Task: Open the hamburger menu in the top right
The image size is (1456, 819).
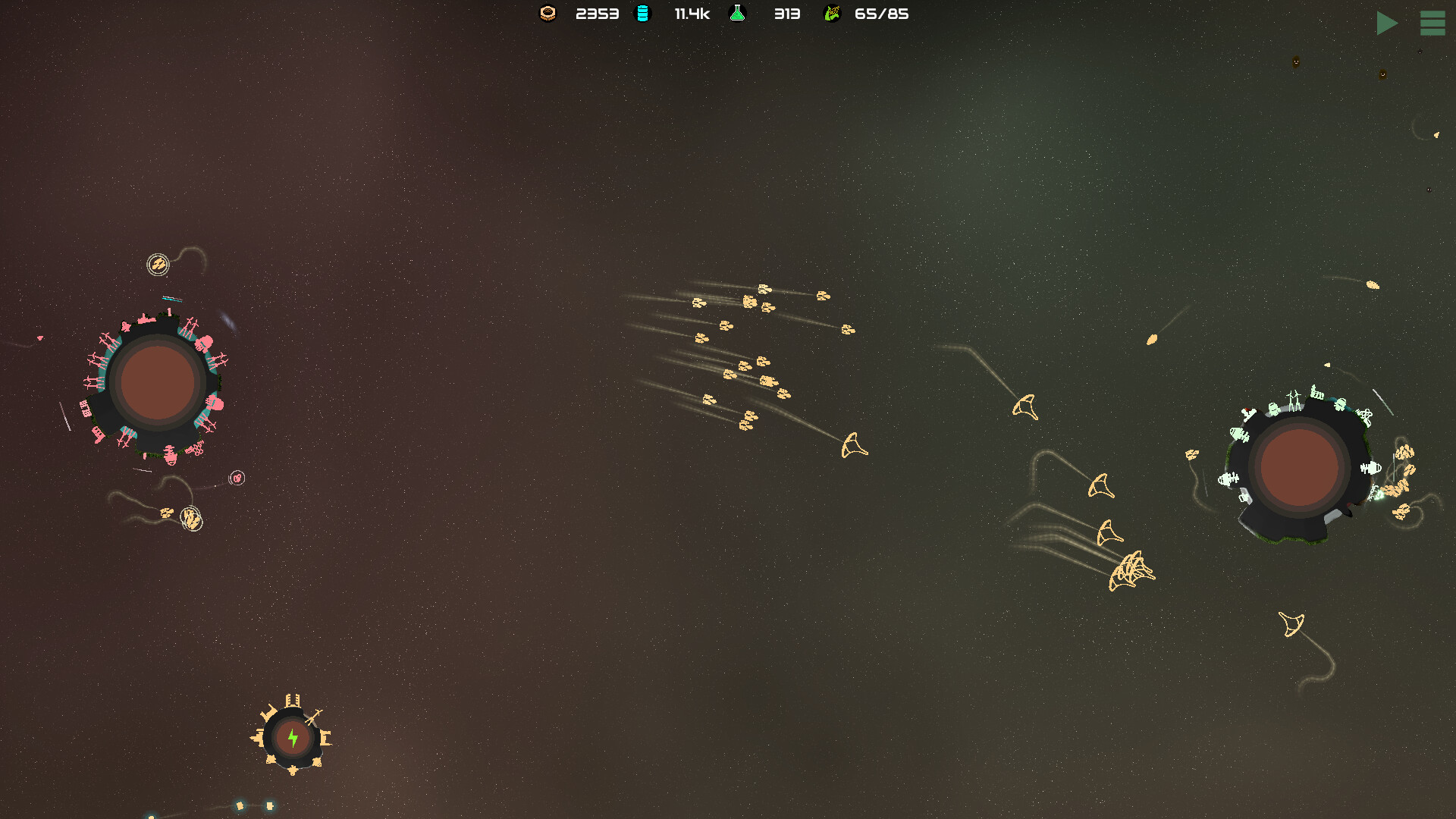Action: pyautogui.click(x=1432, y=24)
